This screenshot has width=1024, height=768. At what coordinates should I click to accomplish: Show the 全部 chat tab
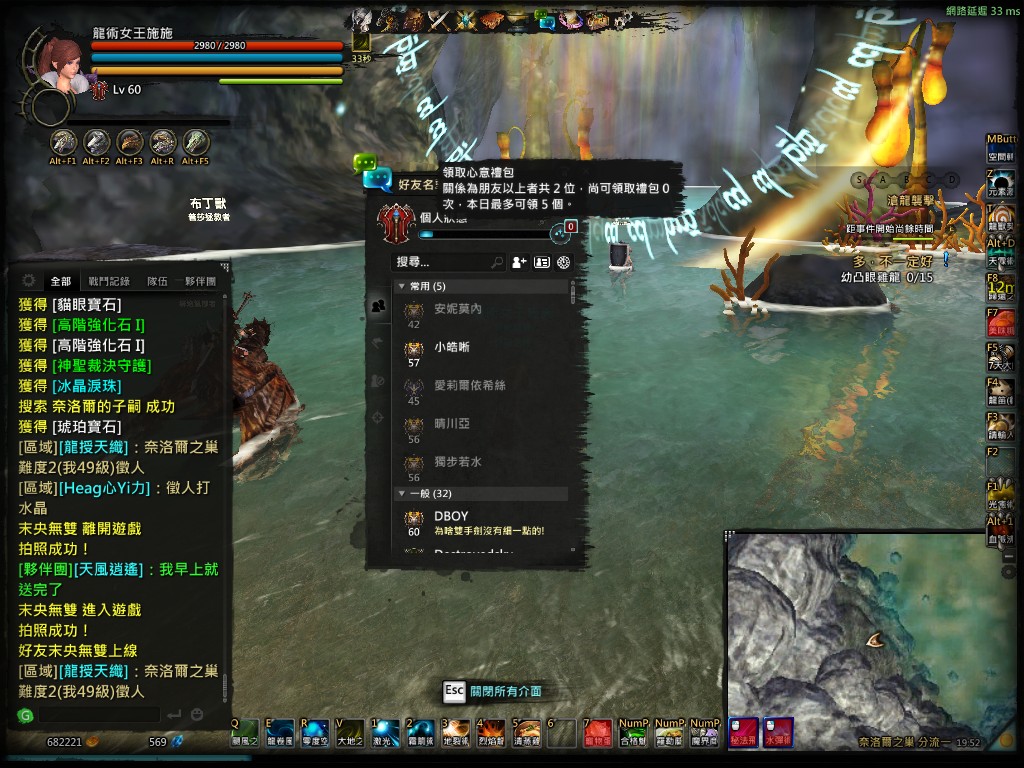pyautogui.click(x=61, y=282)
